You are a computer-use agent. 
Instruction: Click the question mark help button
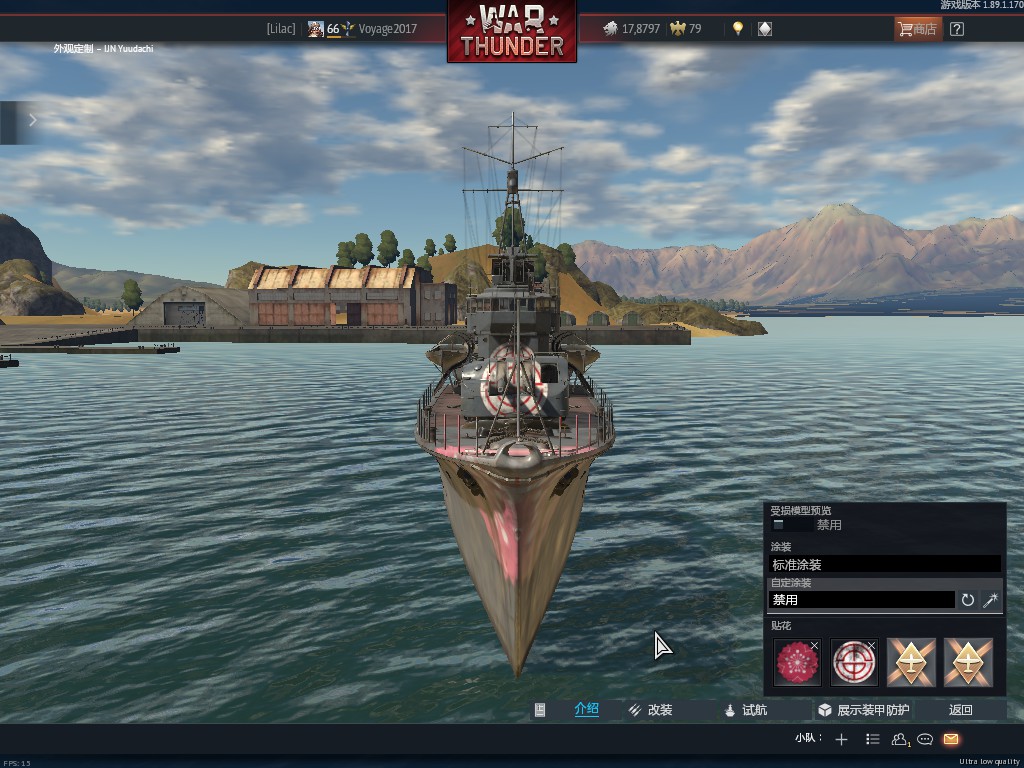(x=957, y=29)
